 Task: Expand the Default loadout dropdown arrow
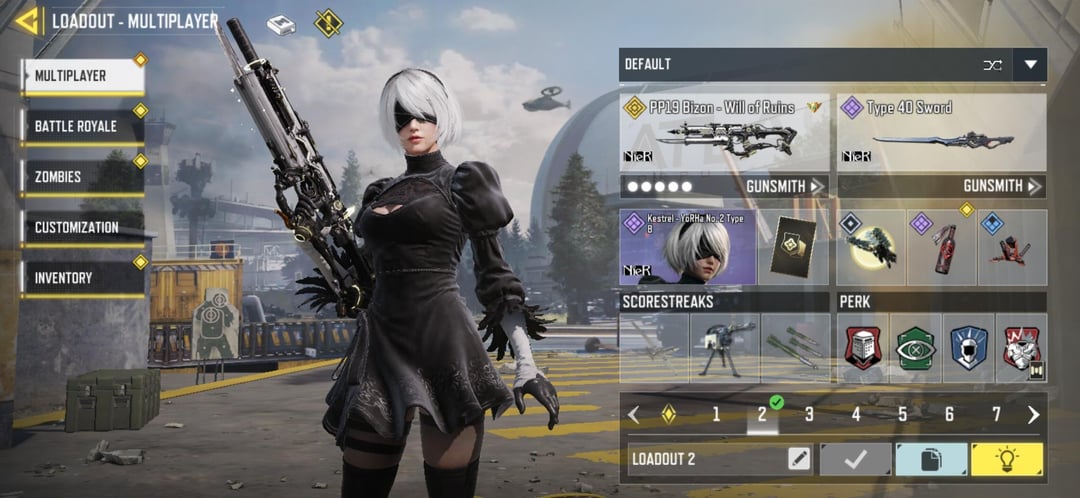pyautogui.click(x=1030, y=65)
